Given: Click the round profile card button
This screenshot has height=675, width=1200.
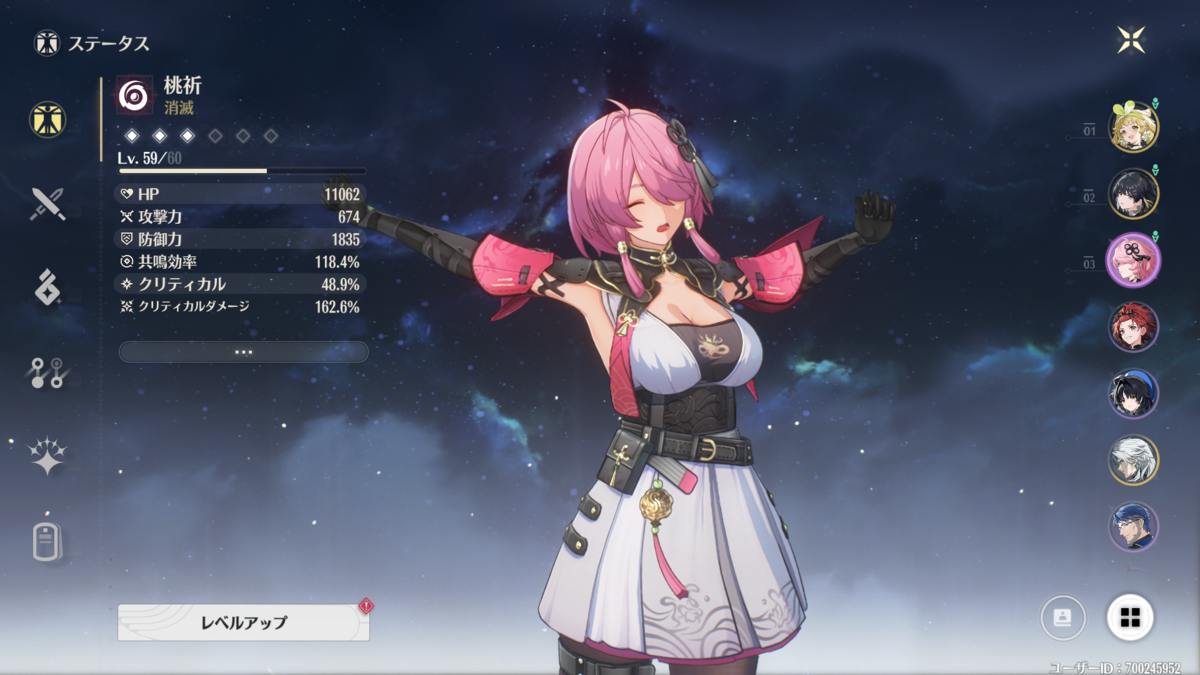Looking at the screenshot, I should point(1063,618).
